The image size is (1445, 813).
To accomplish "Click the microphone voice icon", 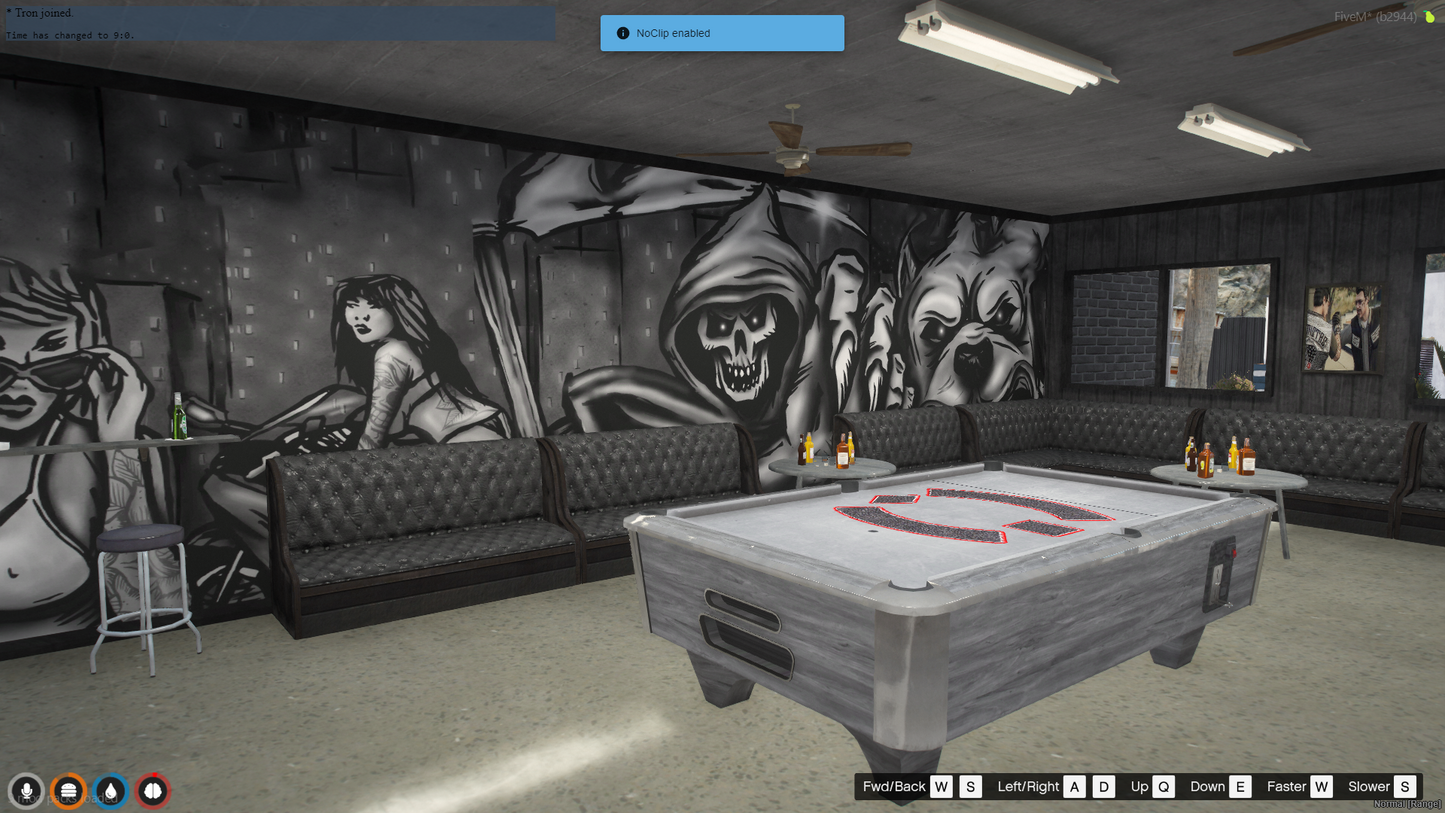I will coord(26,791).
